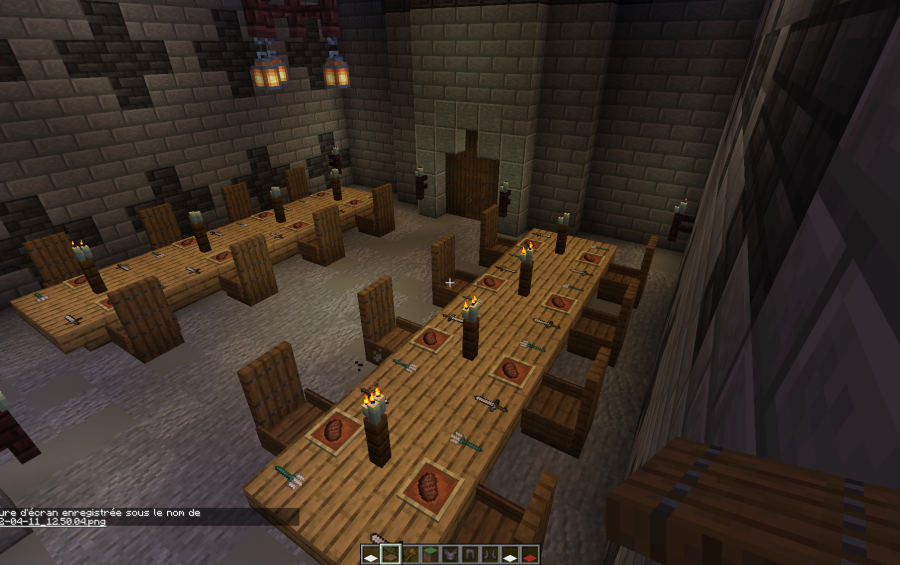Pick the iron boots hotbar slot
900x565 pixels.
pyautogui.click(x=491, y=554)
